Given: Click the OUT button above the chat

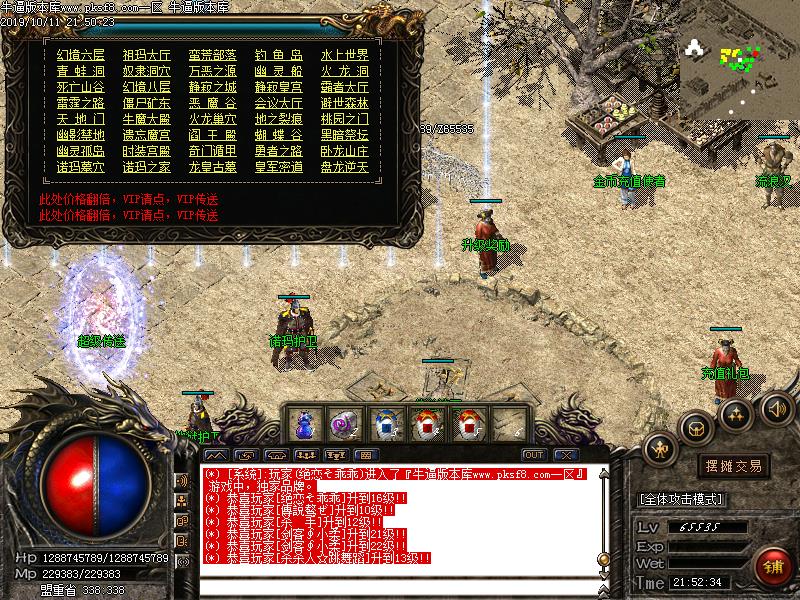Looking at the screenshot, I should (x=534, y=454).
